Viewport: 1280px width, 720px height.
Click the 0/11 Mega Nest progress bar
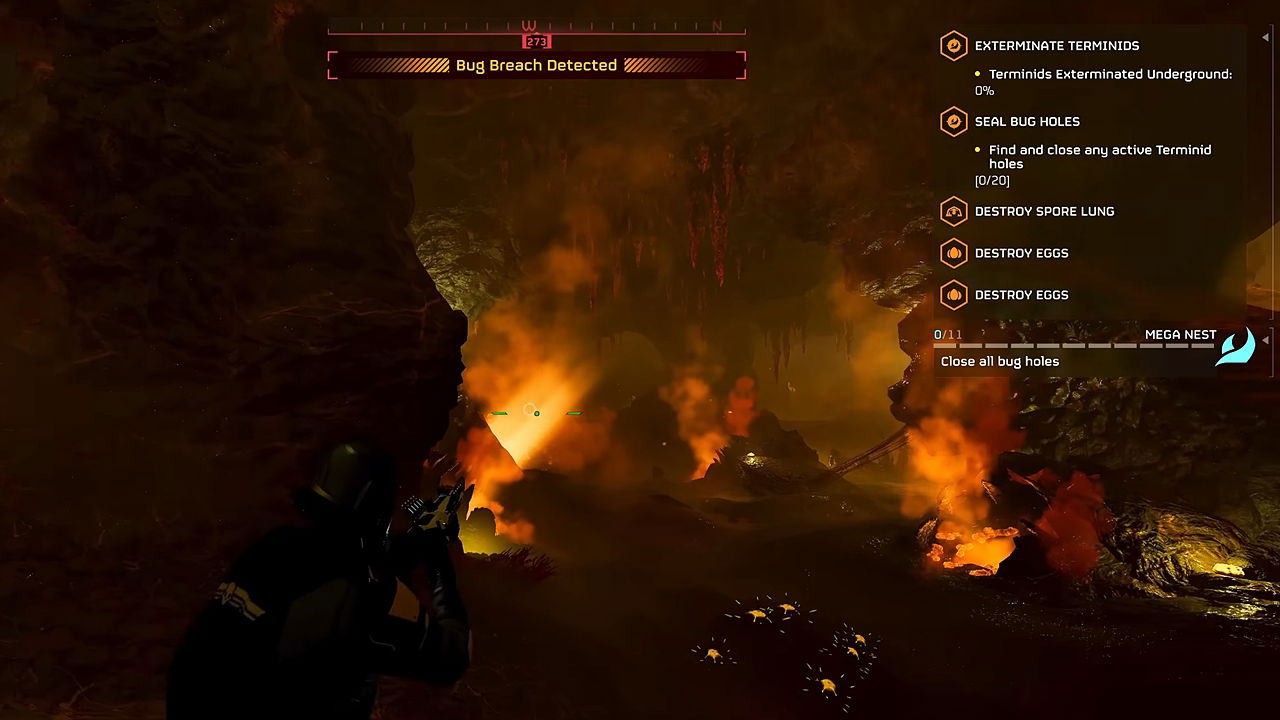tap(1060, 343)
